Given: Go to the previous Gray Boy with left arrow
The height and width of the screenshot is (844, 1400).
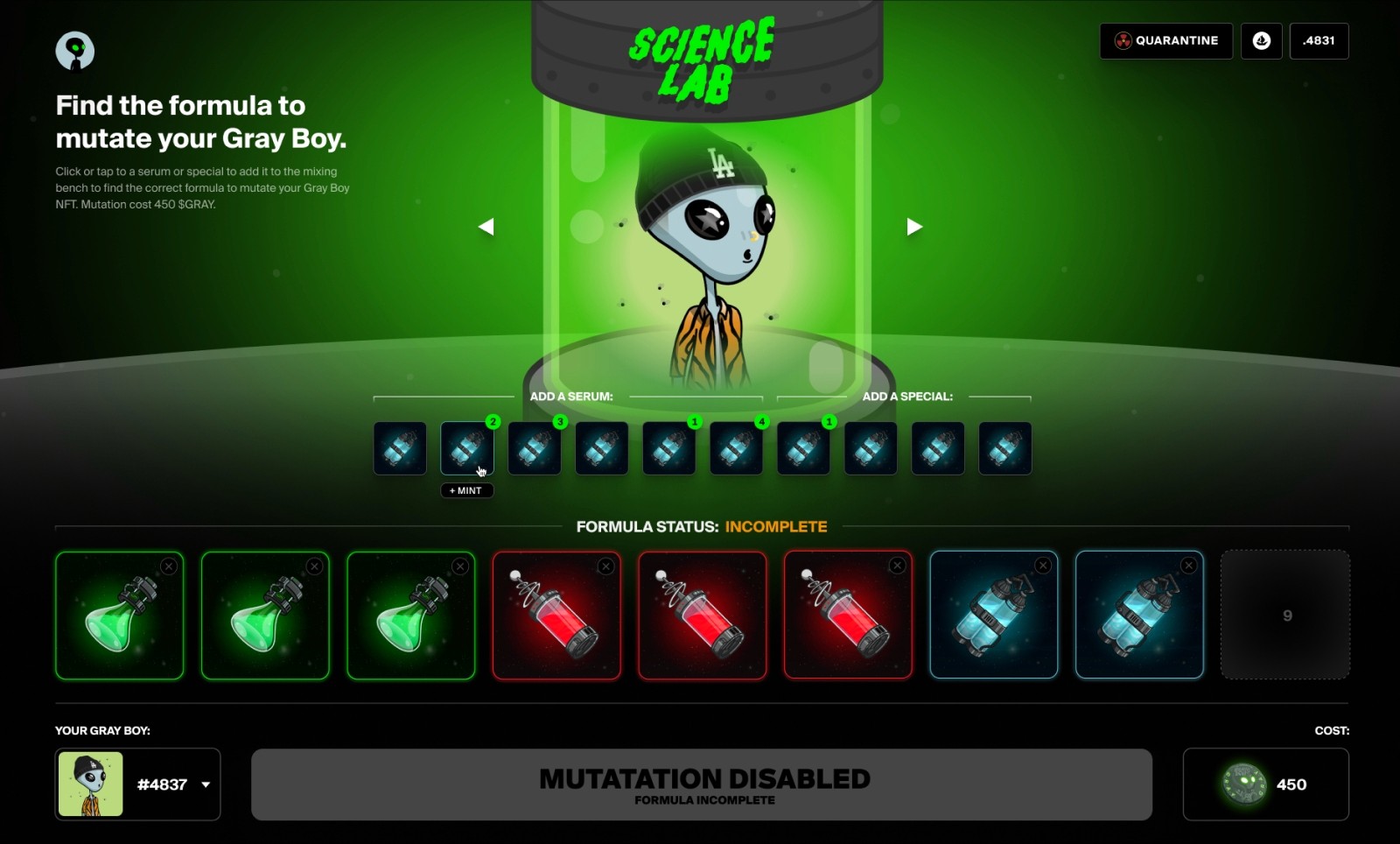Looking at the screenshot, I should click(x=486, y=226).
